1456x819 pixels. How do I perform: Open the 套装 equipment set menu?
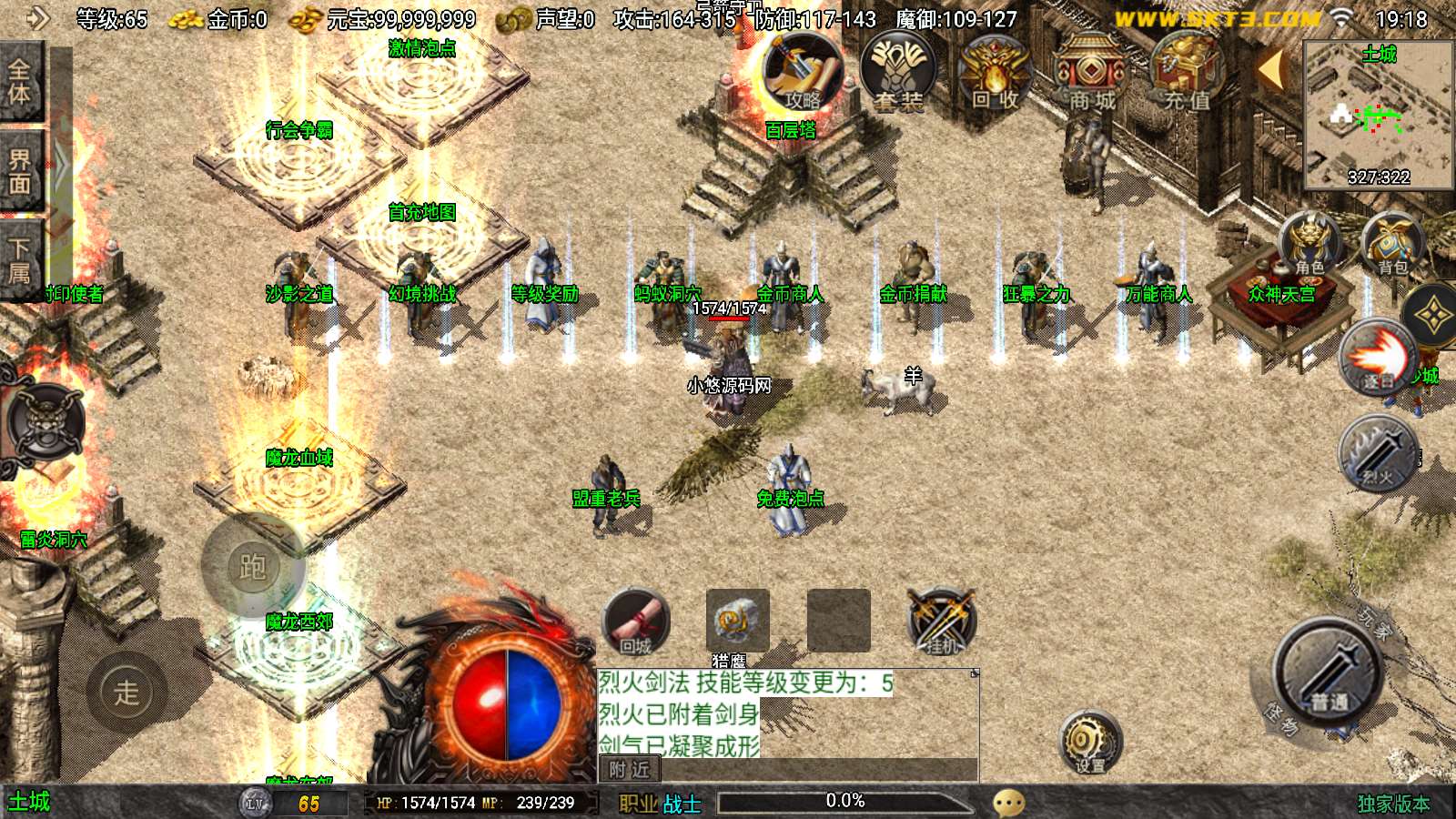coord(898,73)
